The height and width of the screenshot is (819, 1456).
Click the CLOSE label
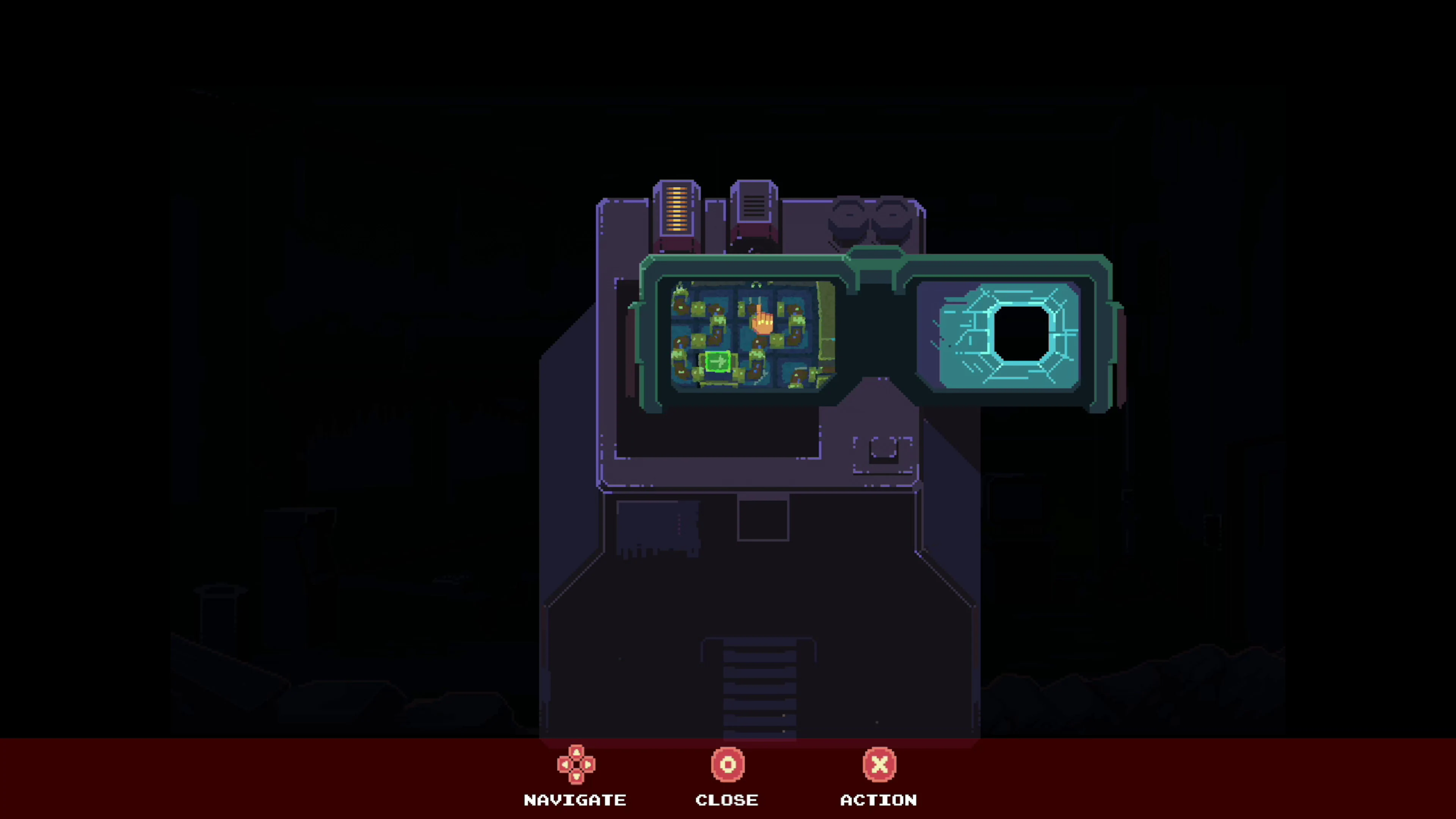[727, 800]
